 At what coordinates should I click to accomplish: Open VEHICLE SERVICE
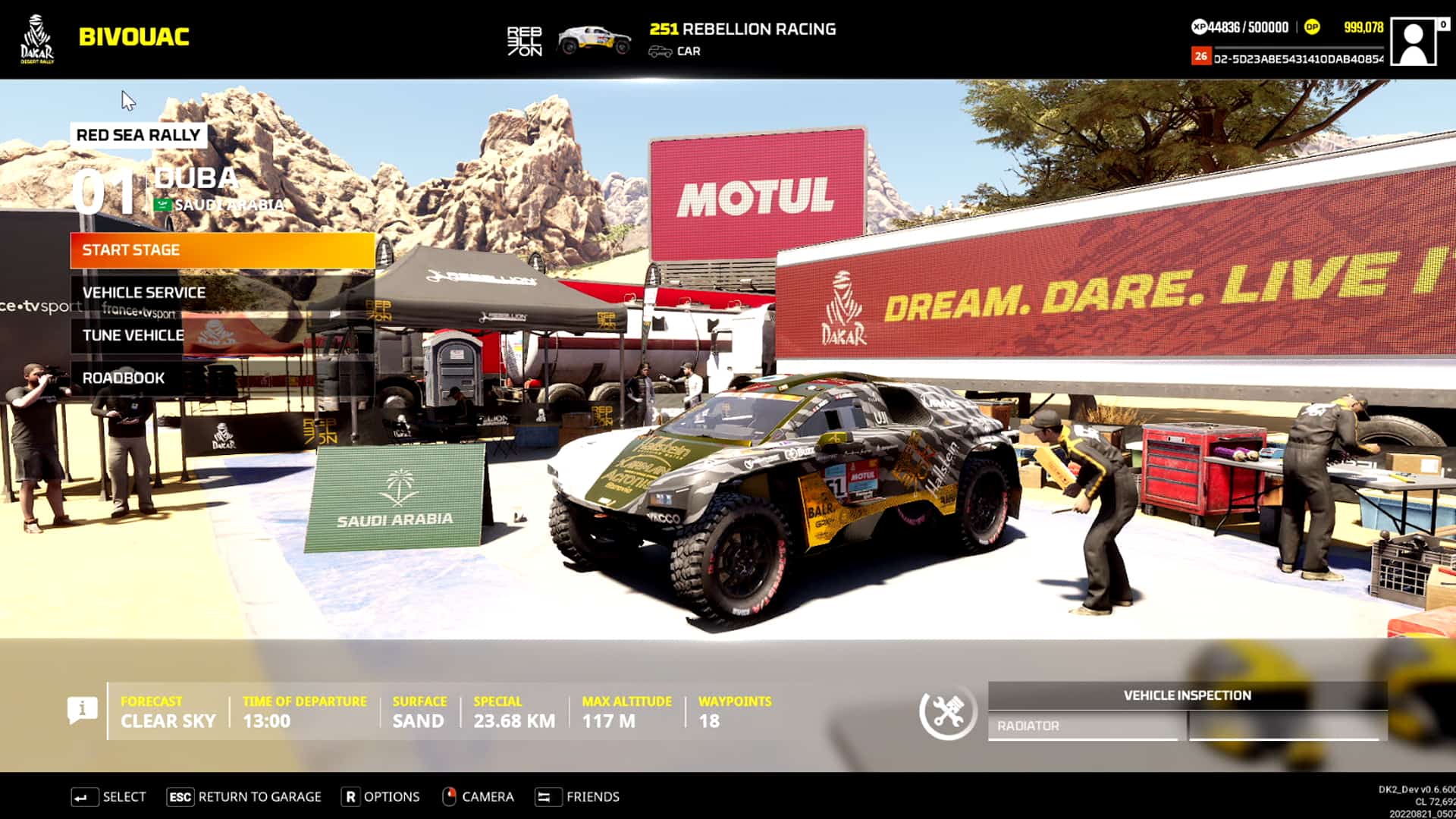click(x=146, y=292)
